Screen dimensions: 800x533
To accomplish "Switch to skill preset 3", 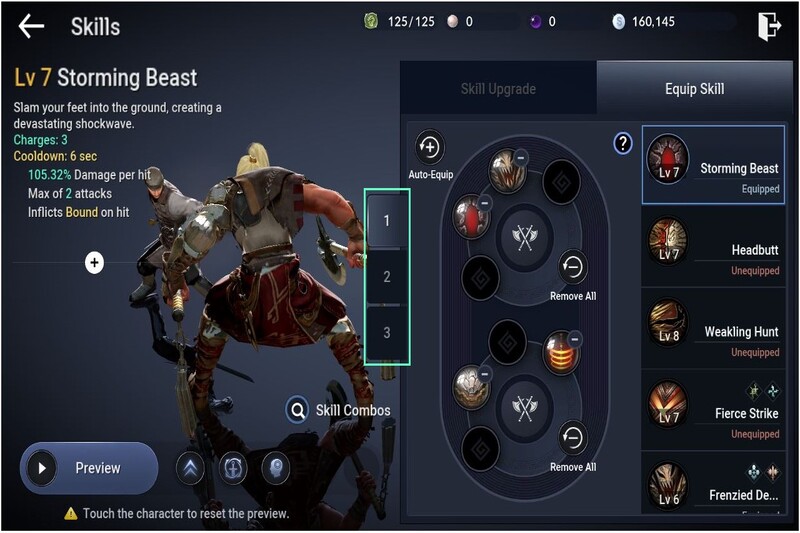I will pos(387,333).
